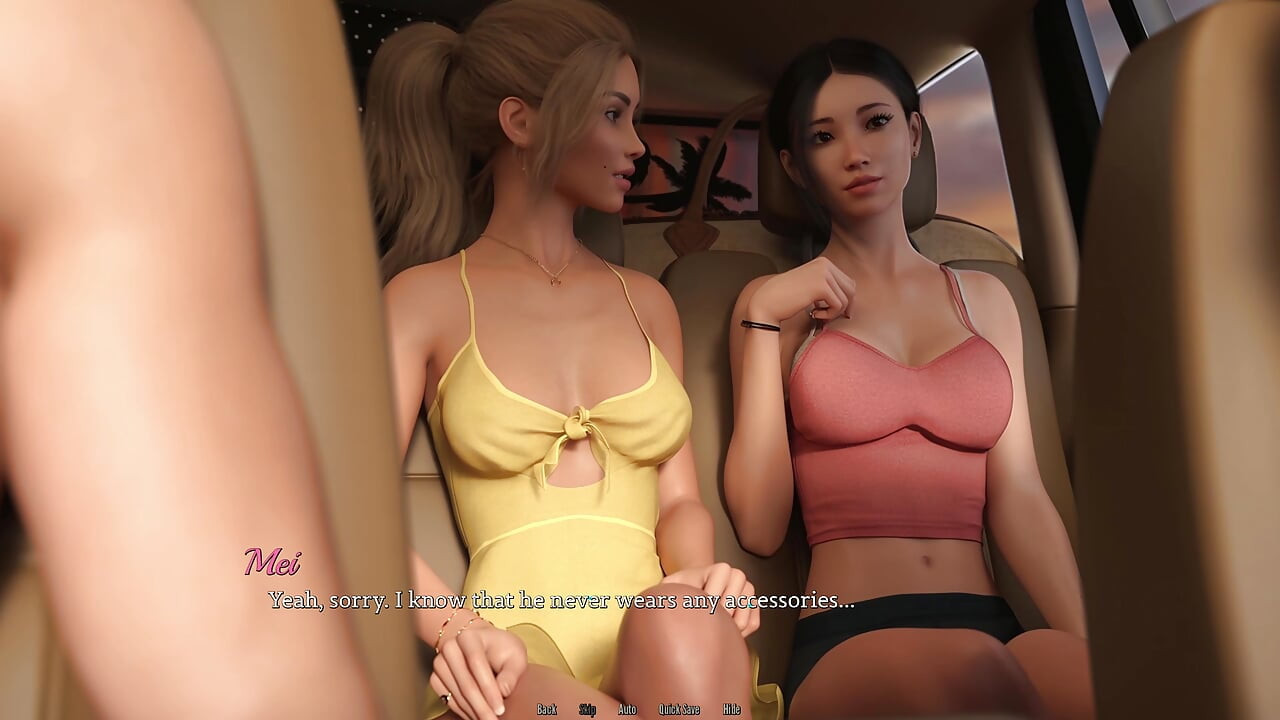Image resolution: width=1280 pixels, height=720 pixels.
Task: Select Hide from the bottom quick menu
Action: point(731,708)
